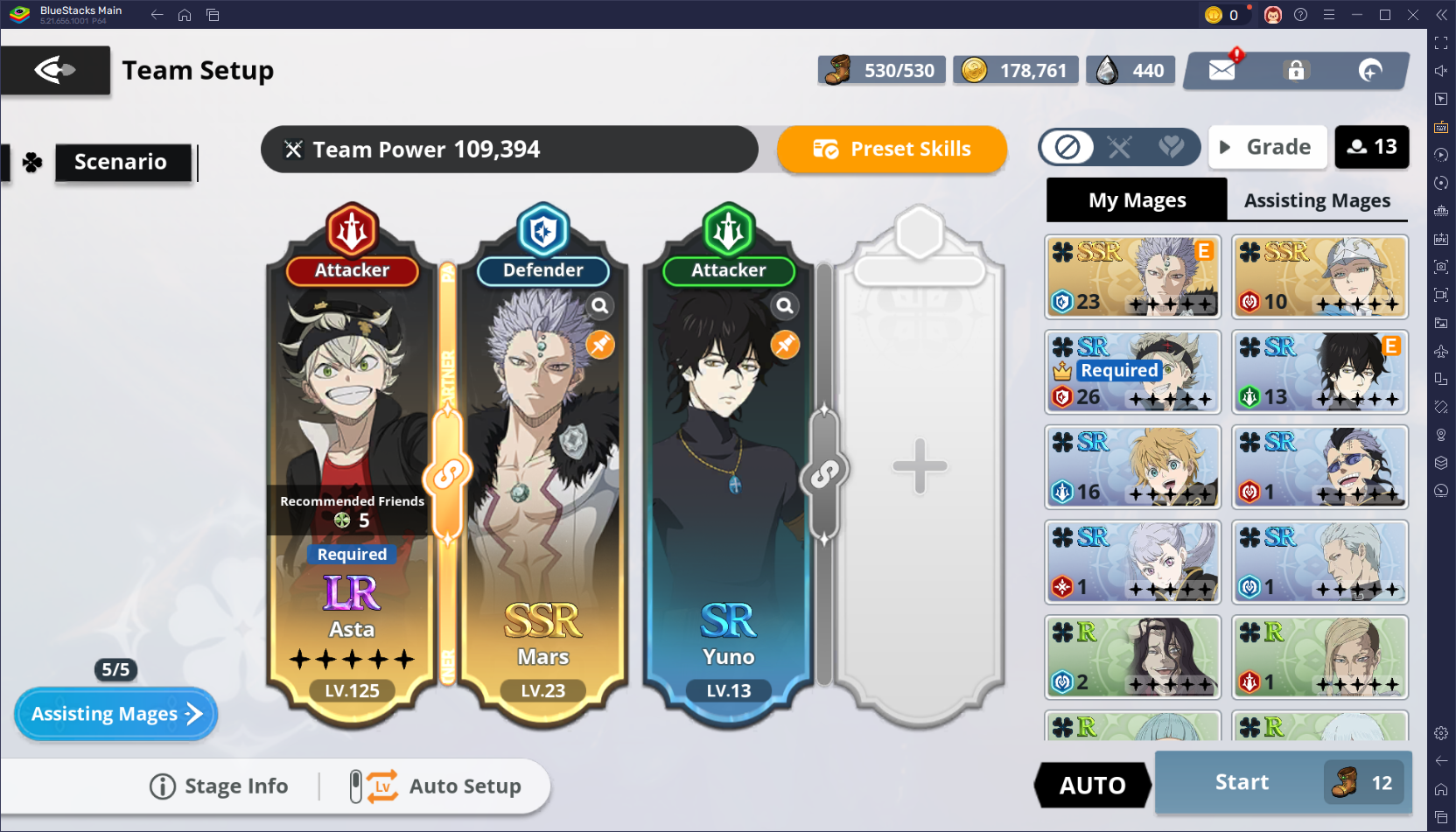This screenshot has height=832, width=1456.
Task: Switch to the Assisting Mages tab
Action: click(x=1317, y=200)
